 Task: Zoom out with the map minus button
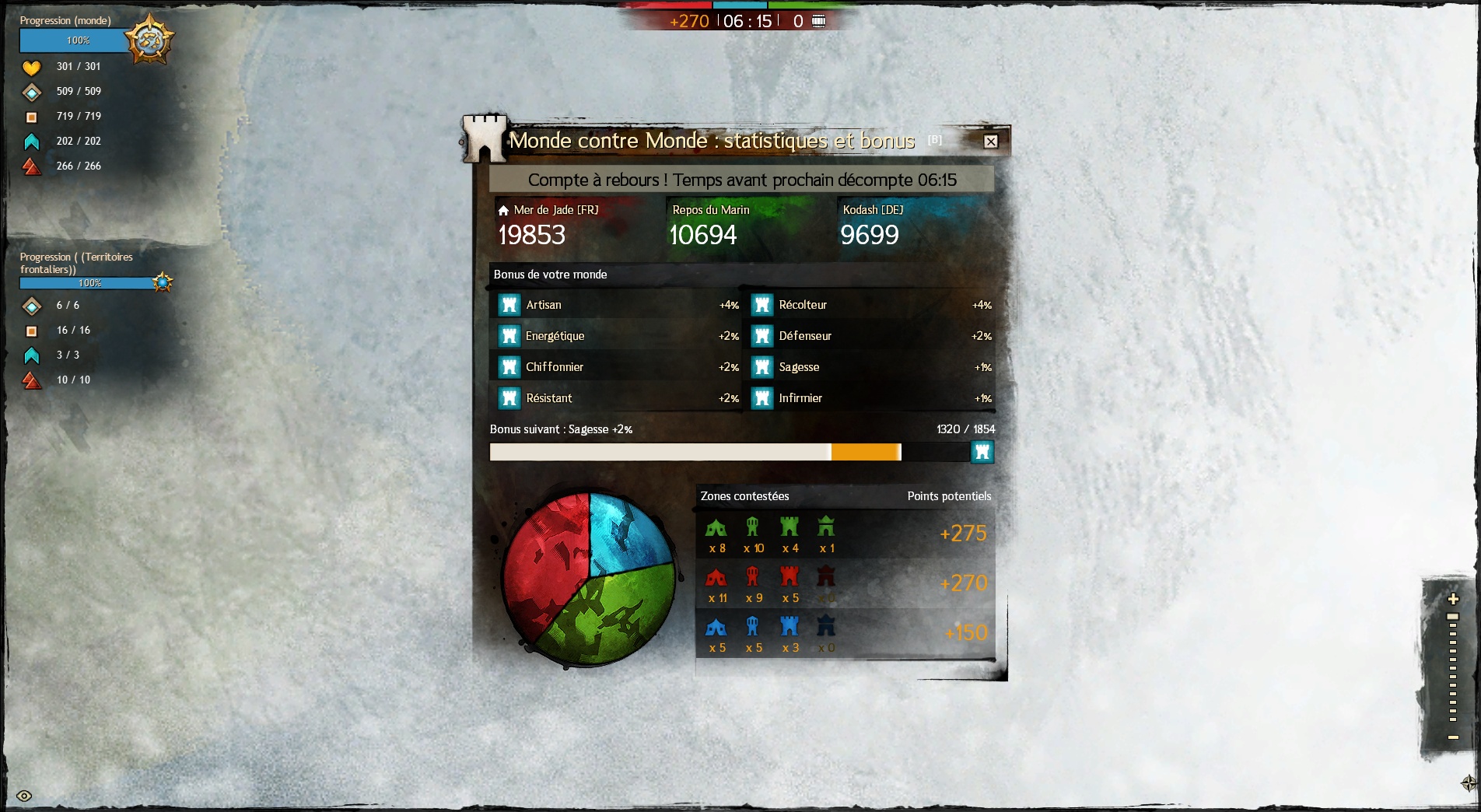[1452, 737]
